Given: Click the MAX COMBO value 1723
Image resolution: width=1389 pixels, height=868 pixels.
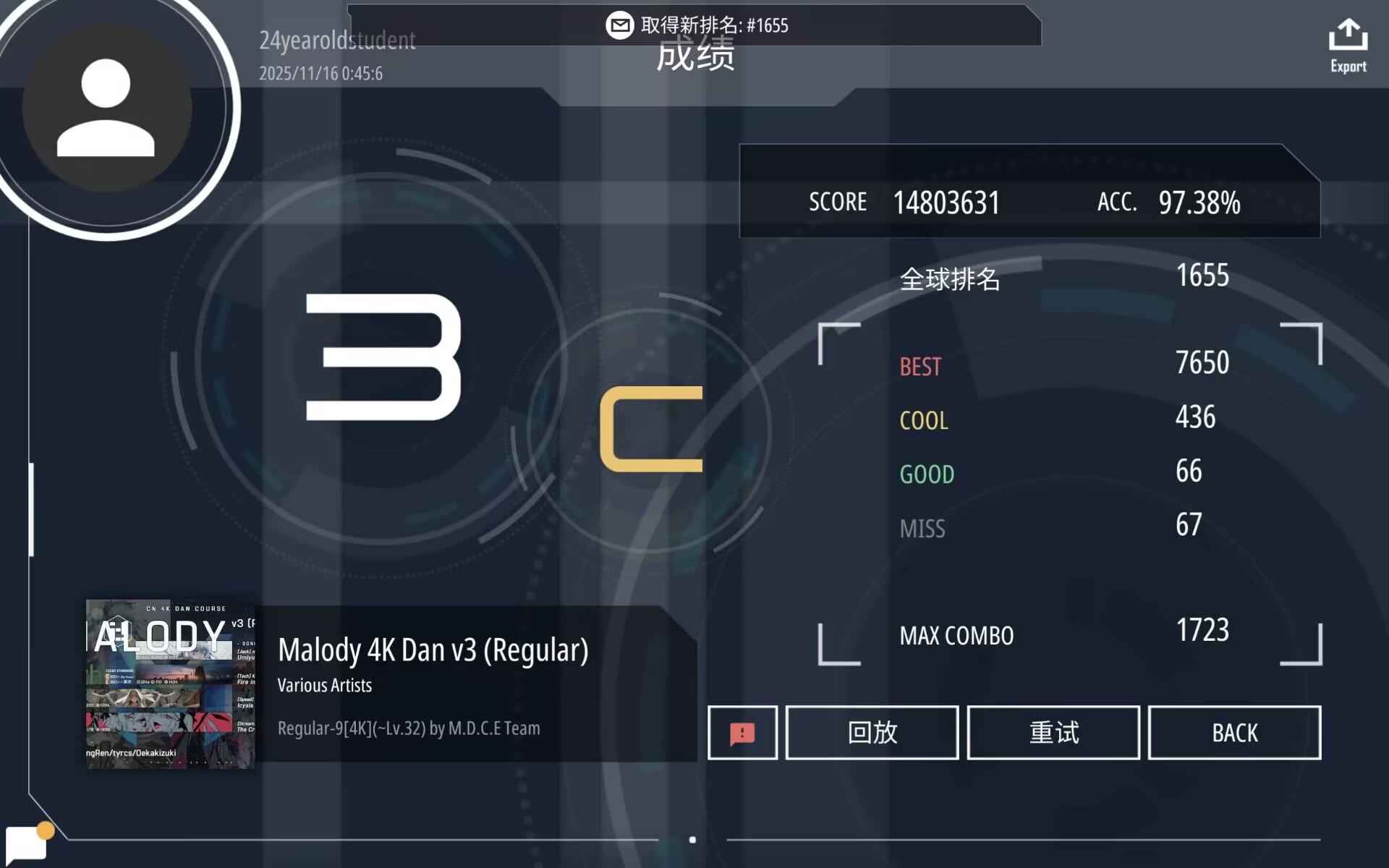Looking at the screenshot, I should click(1202, 631).
